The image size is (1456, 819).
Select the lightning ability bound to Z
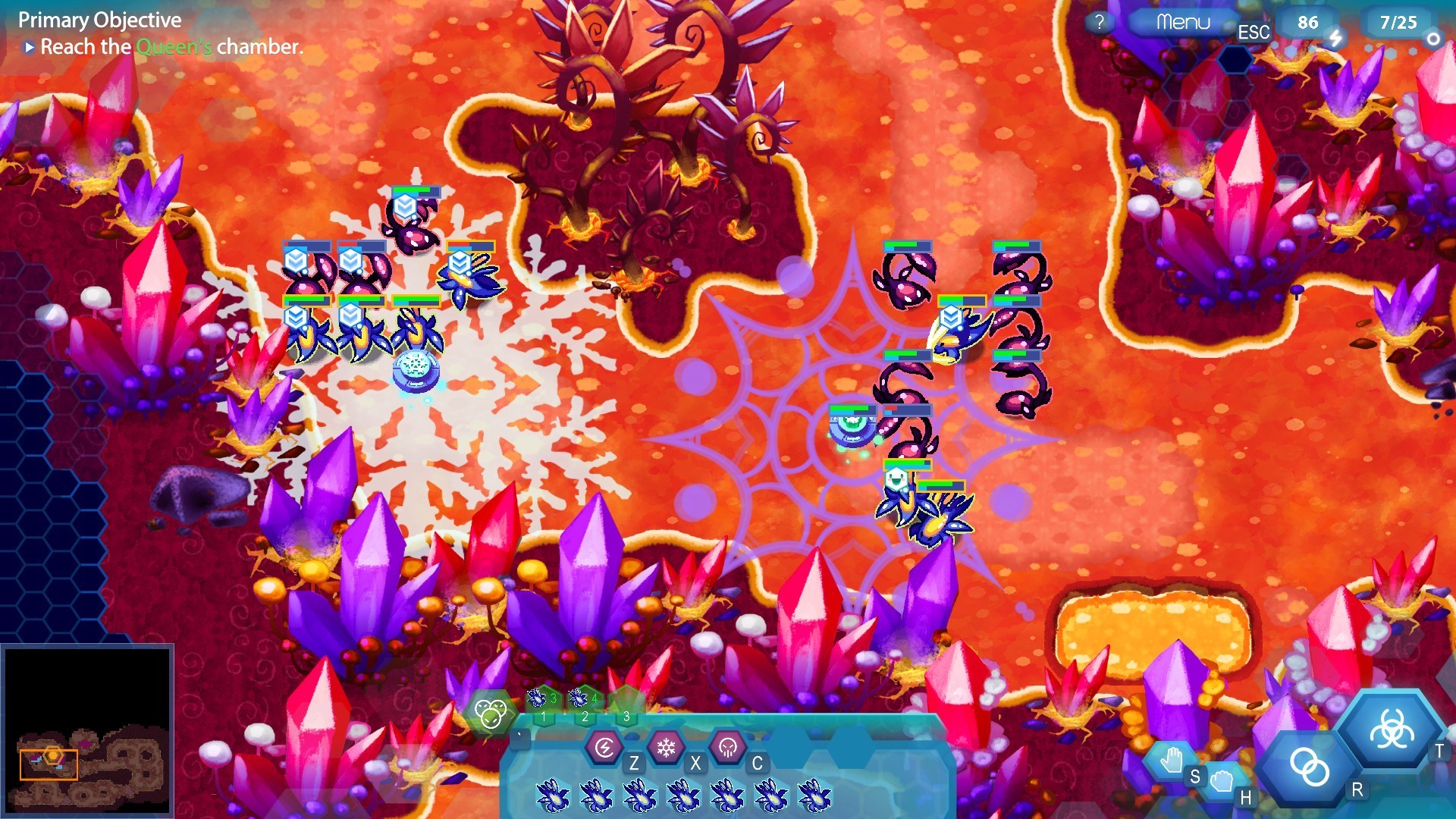point(603,746)
